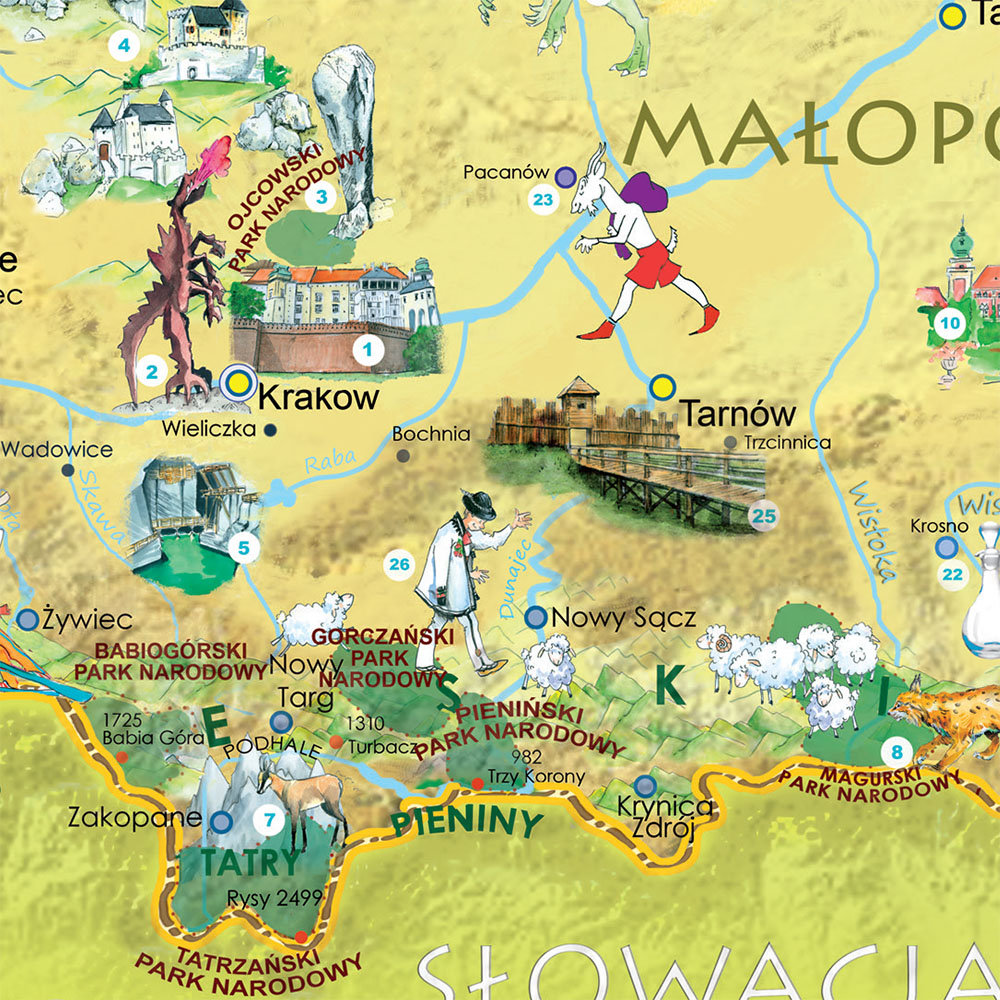
Task: Click the Żywiec city marker
Action: [x=28, y=619]
